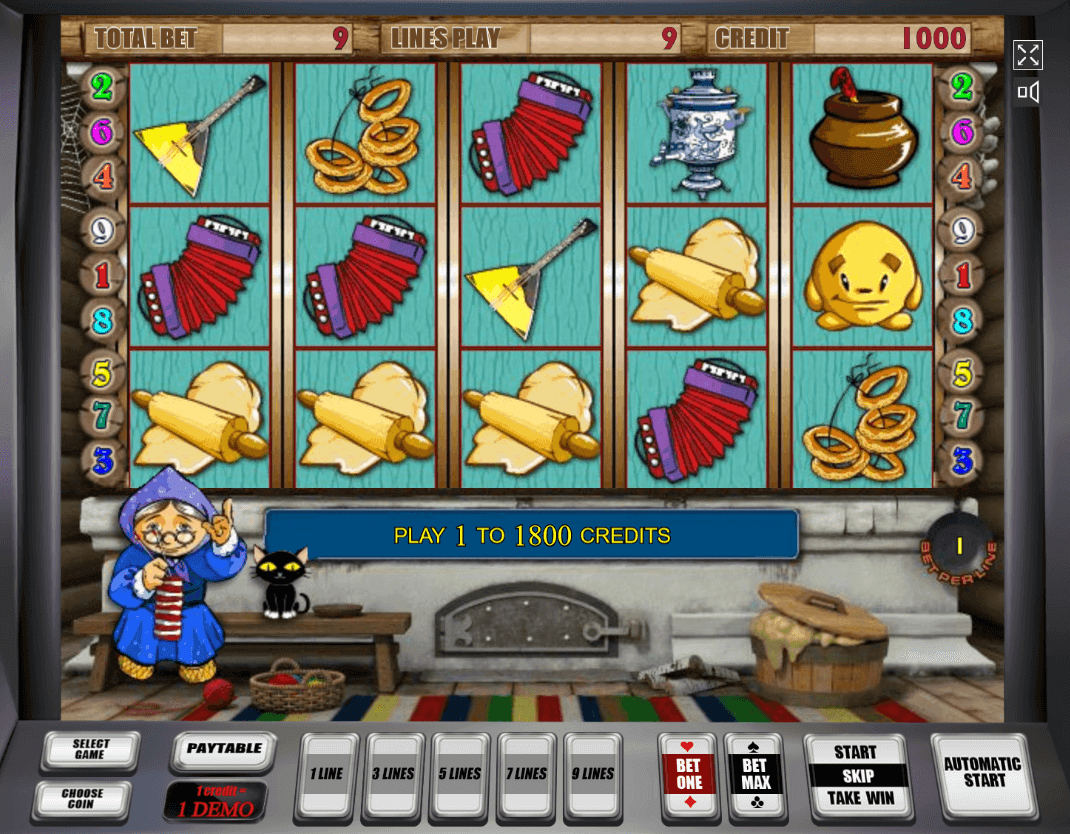Activate the 5 Lines button
The height and width of the screenshot is (834, 1070).
click(x=459, y=775)
